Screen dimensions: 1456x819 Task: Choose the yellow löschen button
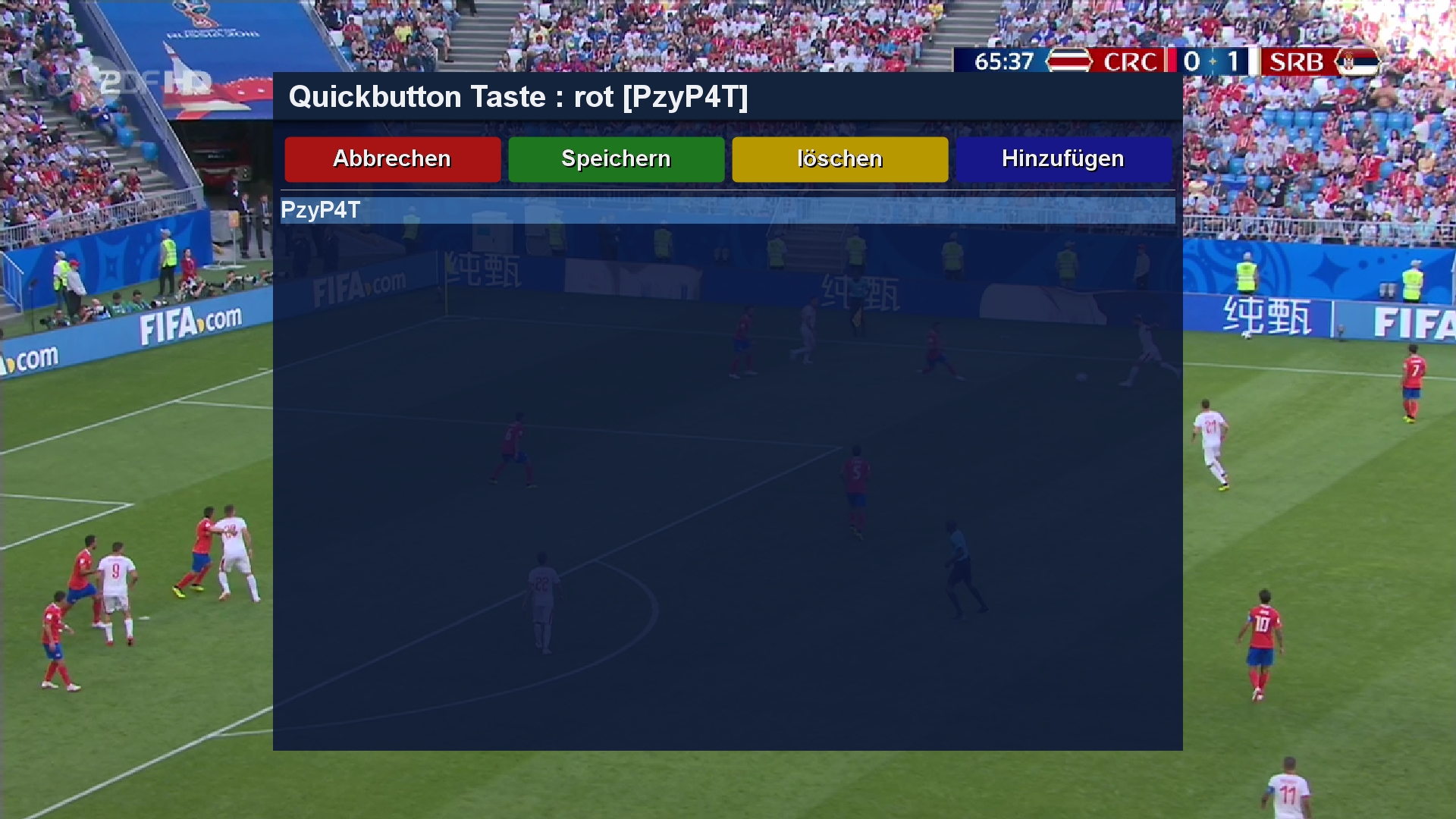coord(839,159)
